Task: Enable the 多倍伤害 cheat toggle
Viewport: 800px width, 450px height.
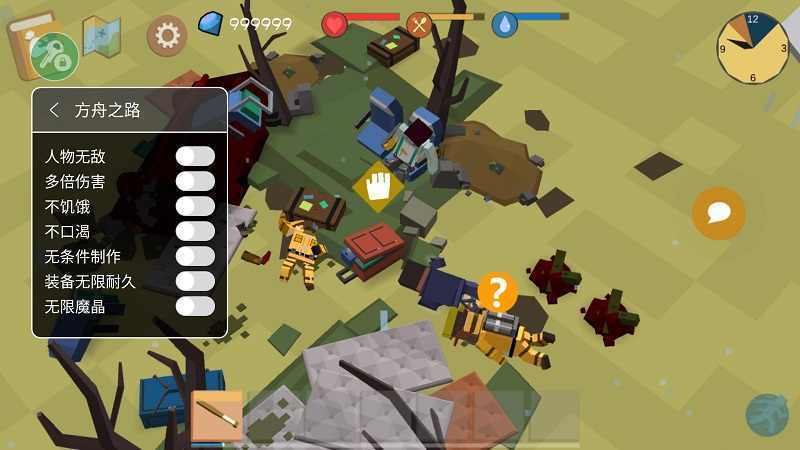Action: tap(195, 181)
